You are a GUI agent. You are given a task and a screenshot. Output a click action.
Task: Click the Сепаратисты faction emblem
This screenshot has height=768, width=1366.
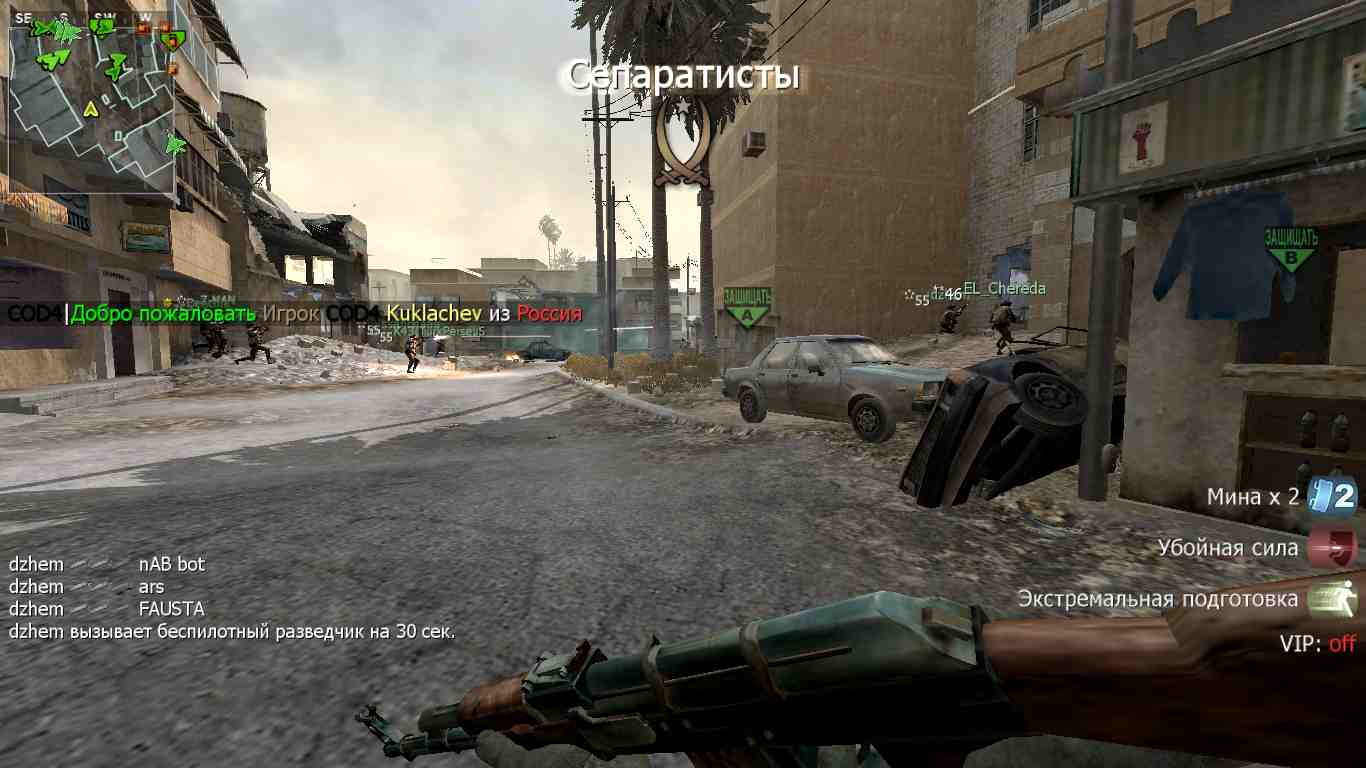point(682,142)
